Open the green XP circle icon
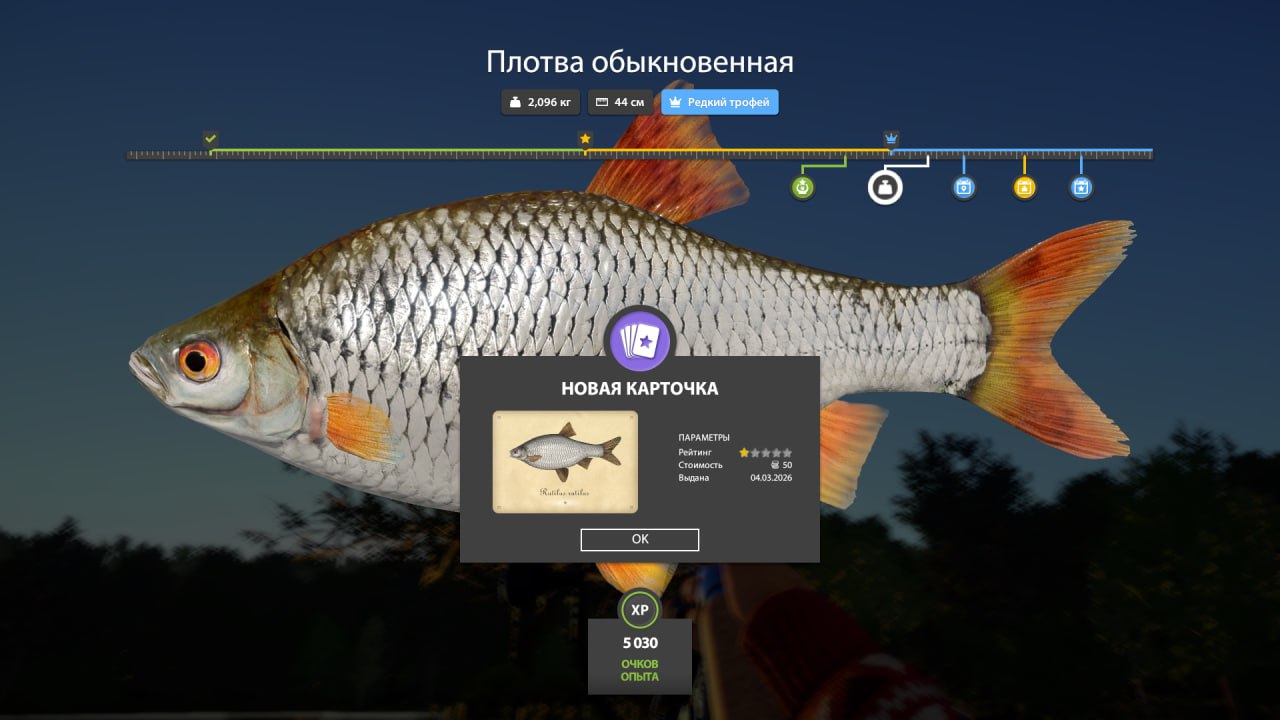 tap(640, 608)
